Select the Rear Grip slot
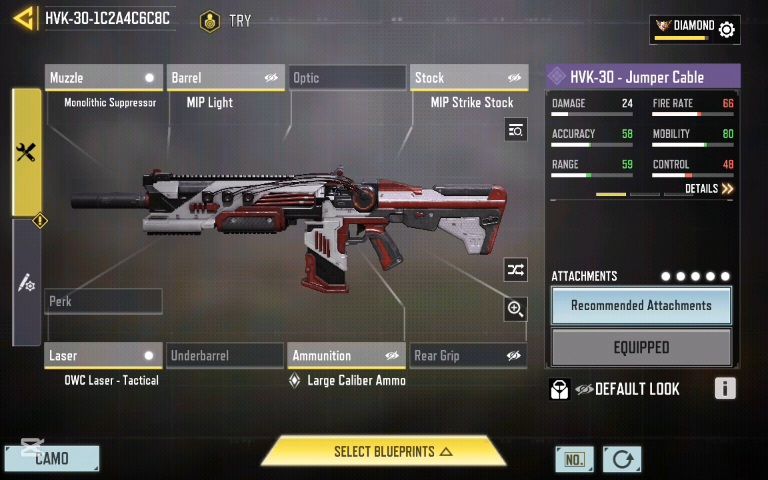This screenshot has height=480, width=768. click(x=468, y=355)
